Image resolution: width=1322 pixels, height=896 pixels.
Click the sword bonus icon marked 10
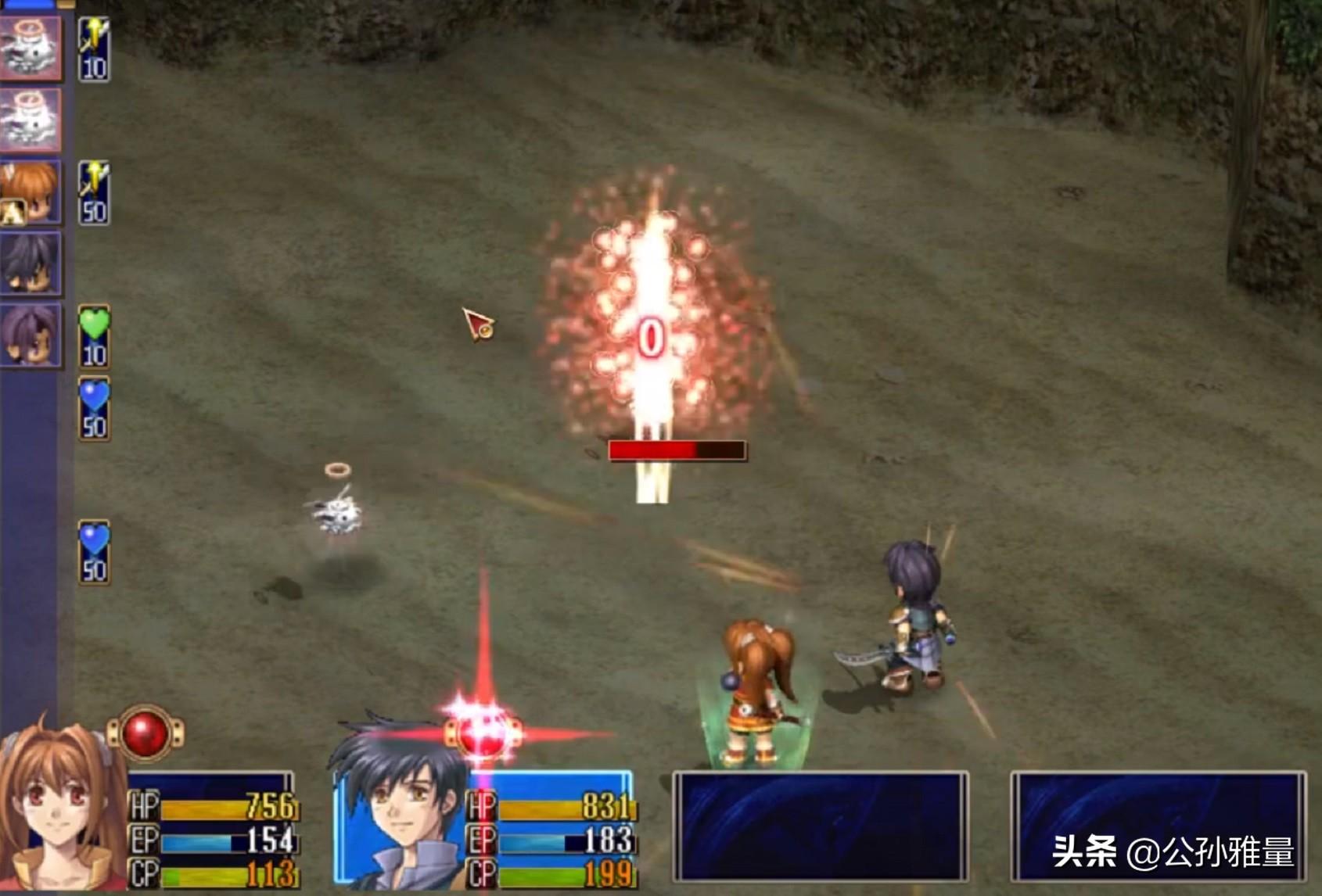point(94,49)
